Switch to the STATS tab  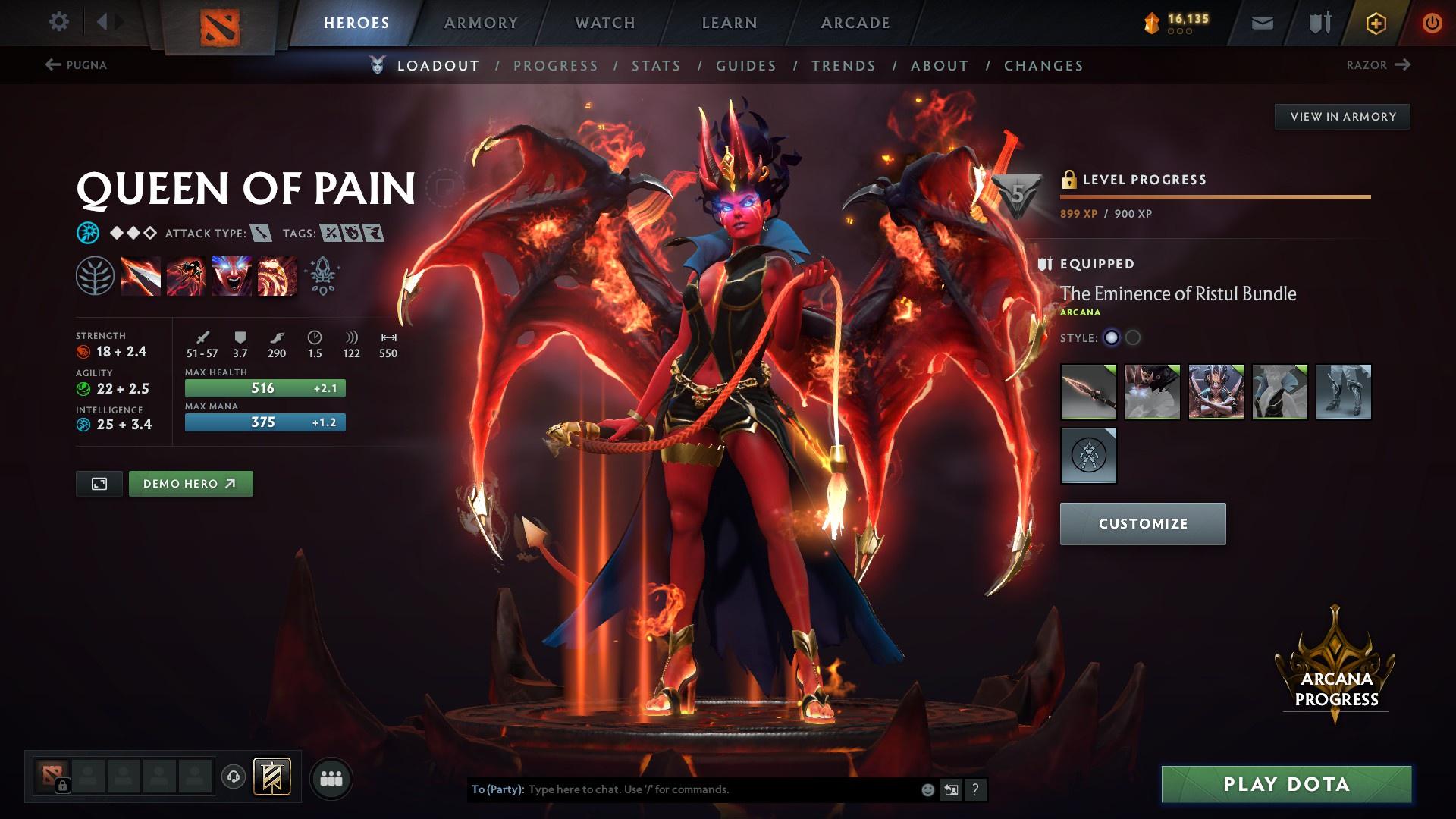(x=657, y=66)
